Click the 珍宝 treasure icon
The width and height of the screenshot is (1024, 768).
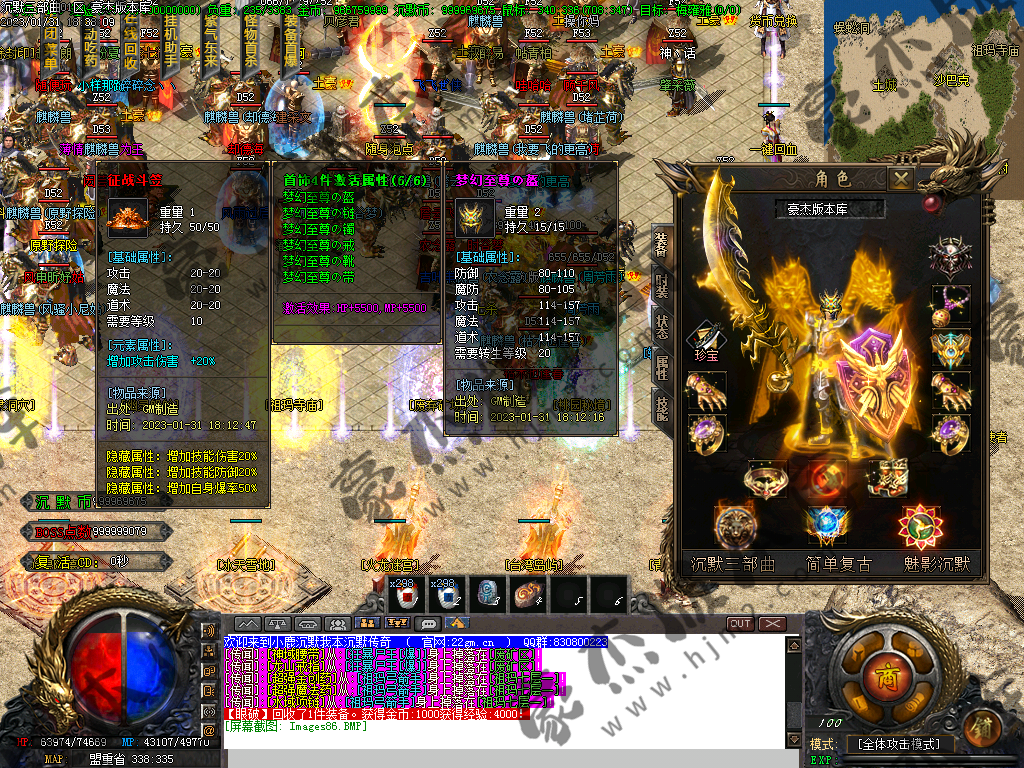(x=706, y=342)
